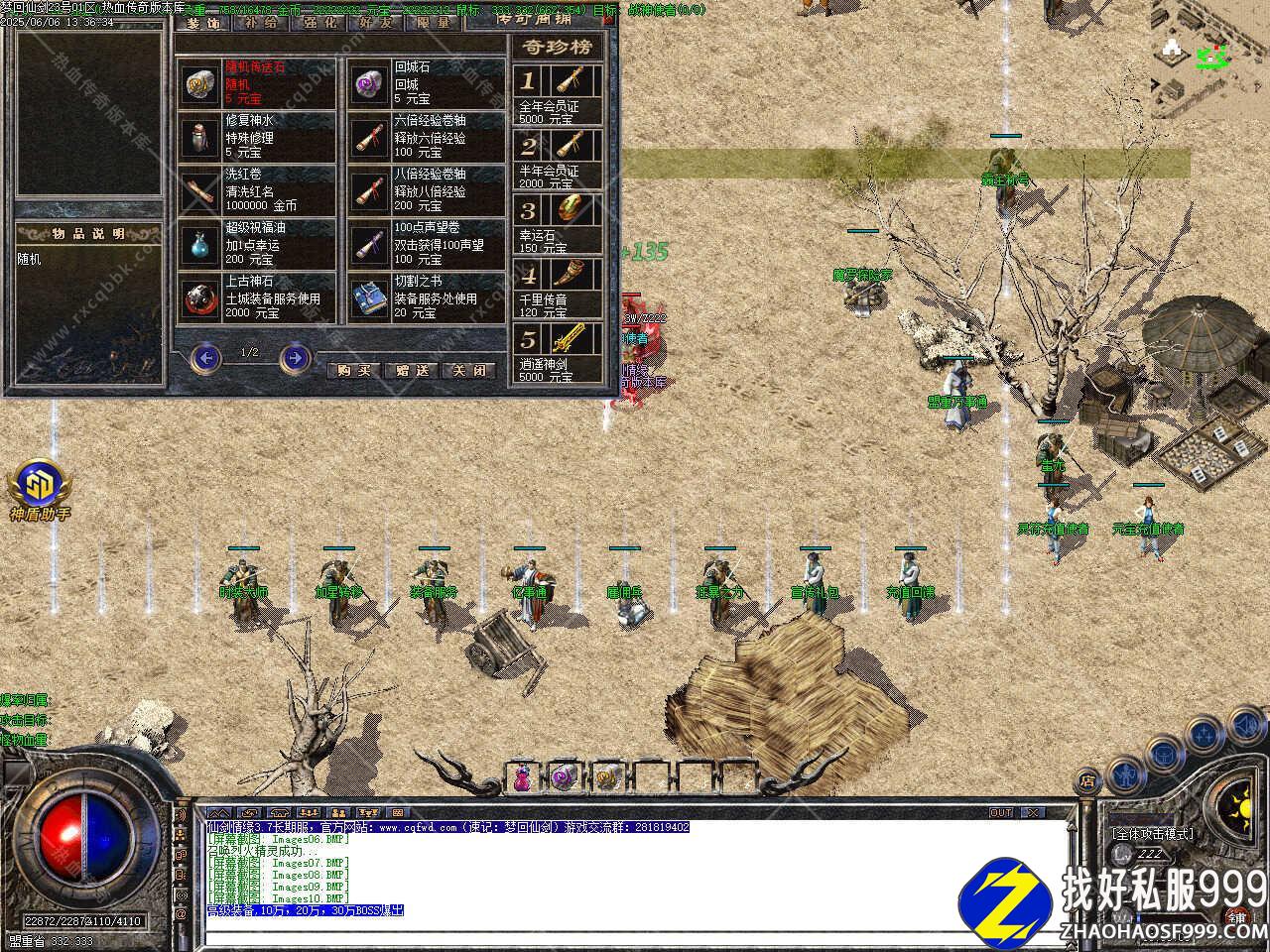Close the shop with 关闭 button
Viewport: 1270px width, 952px height.
(x=468, y=370)
